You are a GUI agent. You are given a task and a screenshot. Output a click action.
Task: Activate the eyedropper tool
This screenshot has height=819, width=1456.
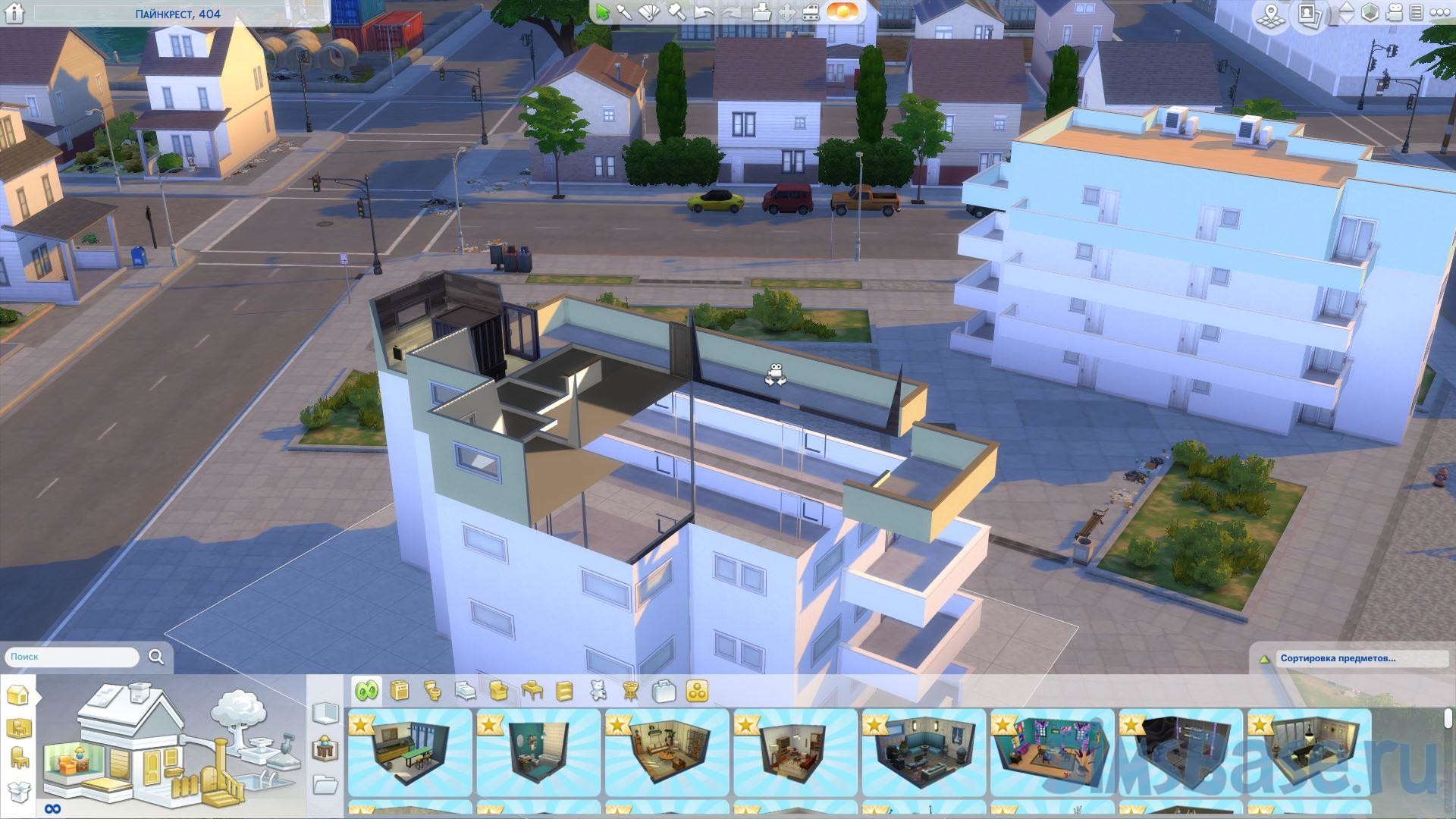pos(624,13)
